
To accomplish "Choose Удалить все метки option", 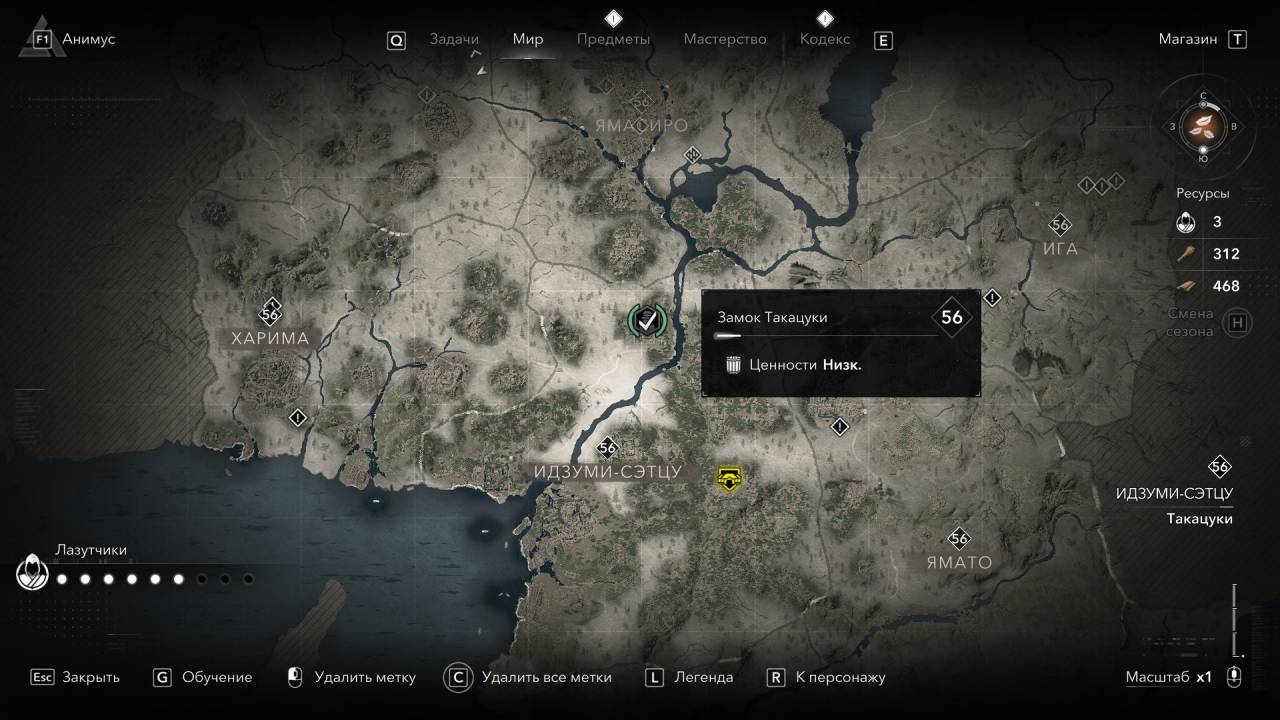I will click(546, 677).
